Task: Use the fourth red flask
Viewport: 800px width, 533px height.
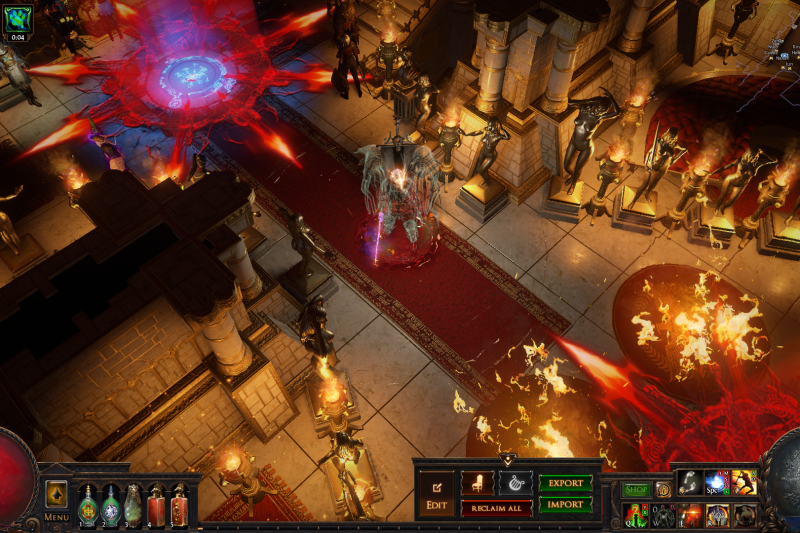Action: pyautogui.click(x=156, y=506)
